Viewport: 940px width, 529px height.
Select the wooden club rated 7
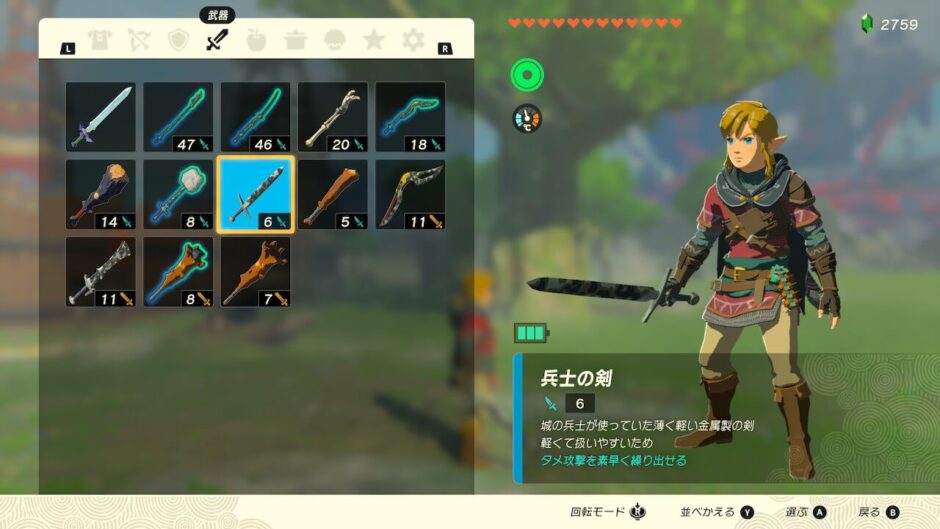[255, 271]
